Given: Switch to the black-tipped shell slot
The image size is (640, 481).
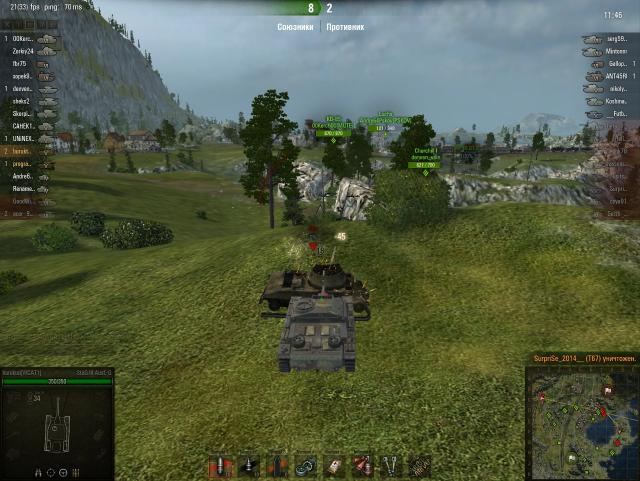Looking at the screenshot, I should pyautogui.click(x=247, y=466).
